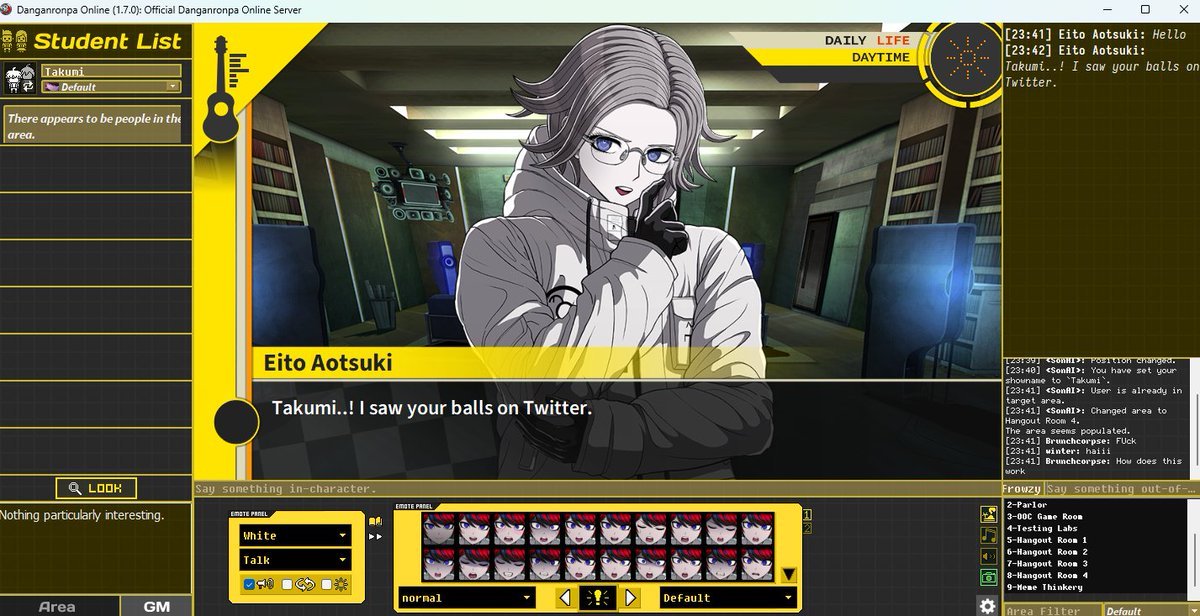This screenshot has height=616, width=1200.
Task: Open the normal emote dropdown
Action: coord(466,598)
